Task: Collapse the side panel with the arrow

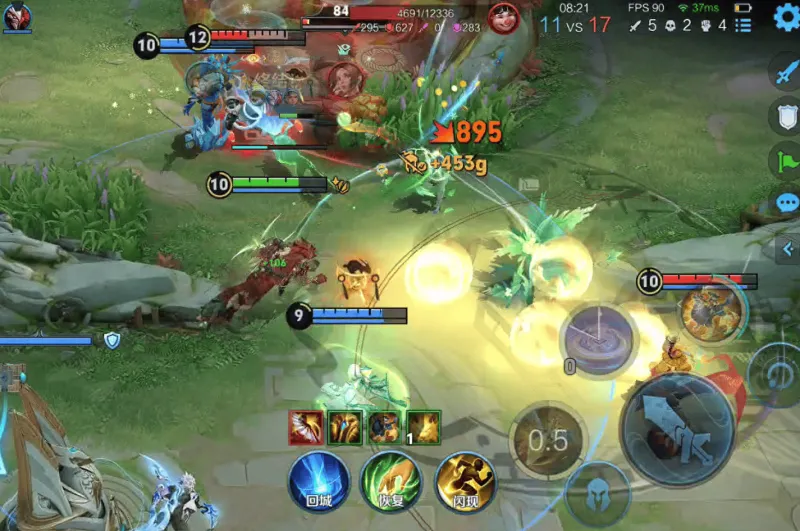Action: 788,249
